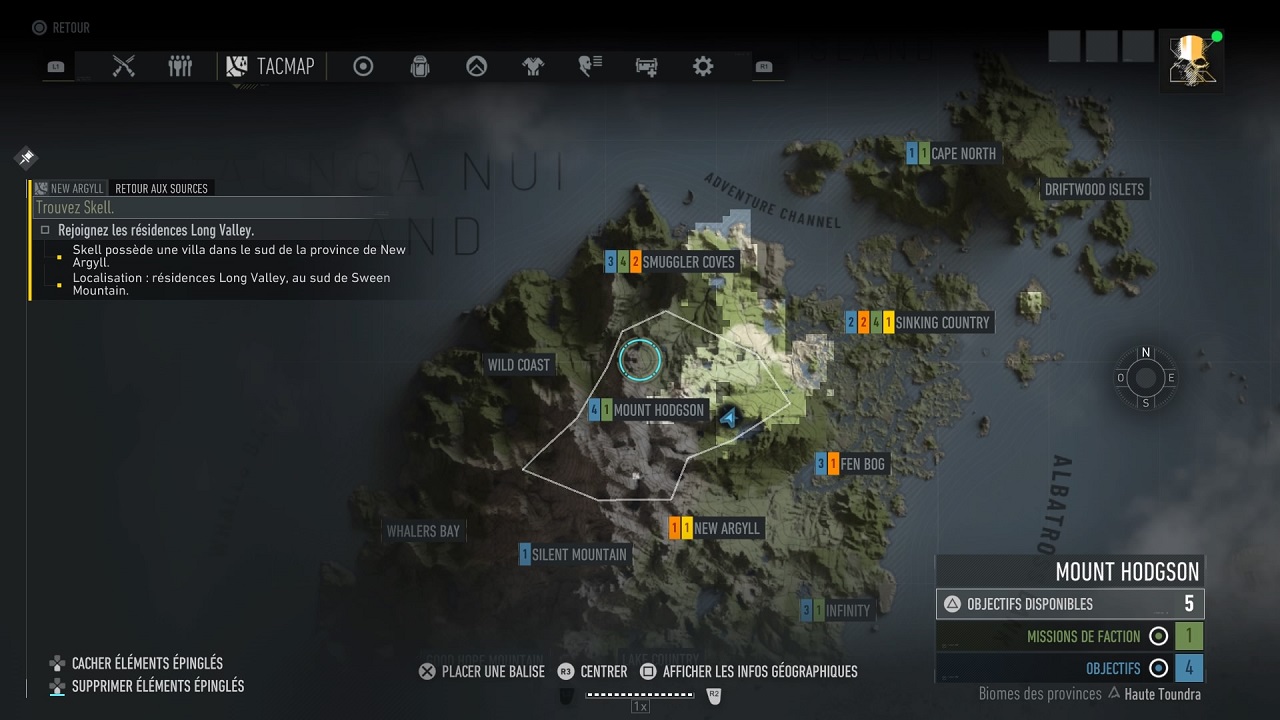1280x720 pixels.
Task: Choose the Smuggler Coves province label
Action: tap(688, 262)
